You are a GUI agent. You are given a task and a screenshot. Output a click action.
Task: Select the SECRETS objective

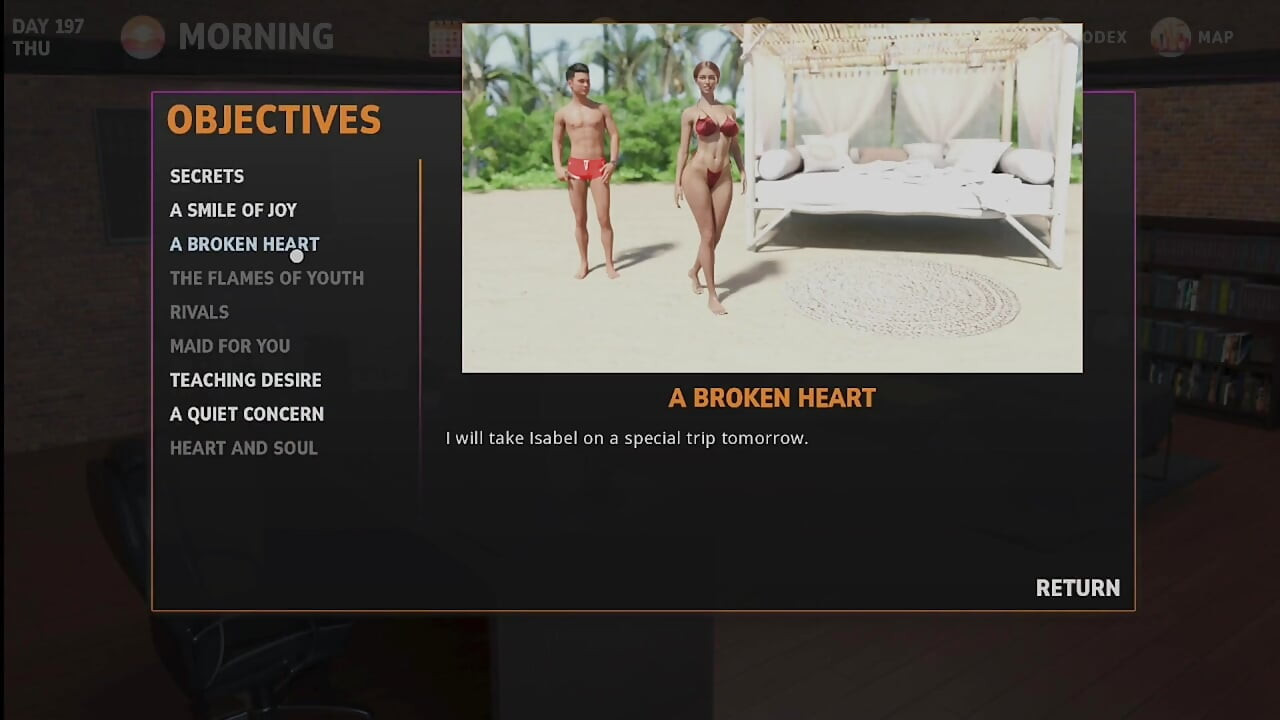pos(206,176)
